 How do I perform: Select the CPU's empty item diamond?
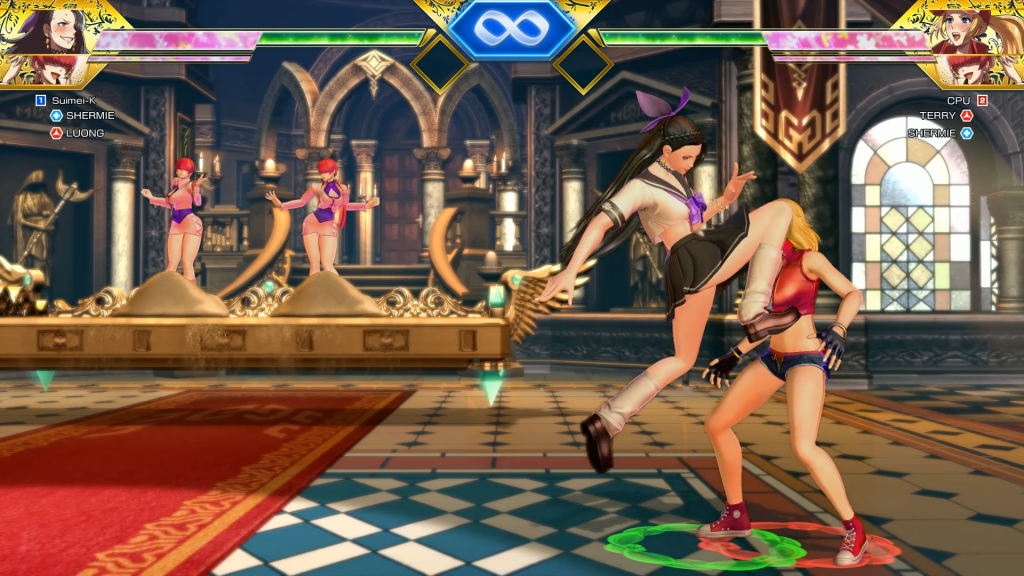click(583, 64)
